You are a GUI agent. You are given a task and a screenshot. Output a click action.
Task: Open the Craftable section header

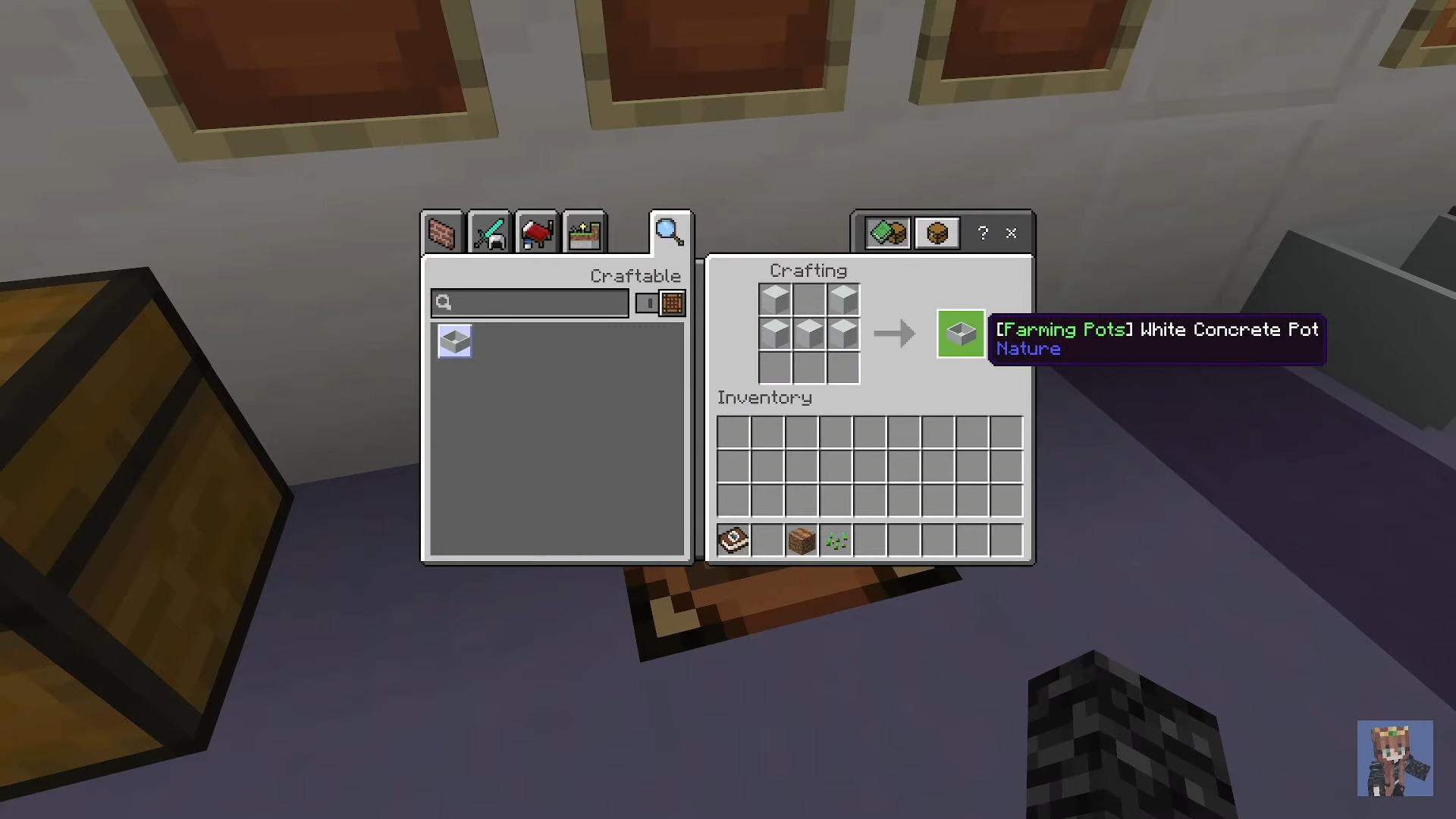tap(635, 275)
